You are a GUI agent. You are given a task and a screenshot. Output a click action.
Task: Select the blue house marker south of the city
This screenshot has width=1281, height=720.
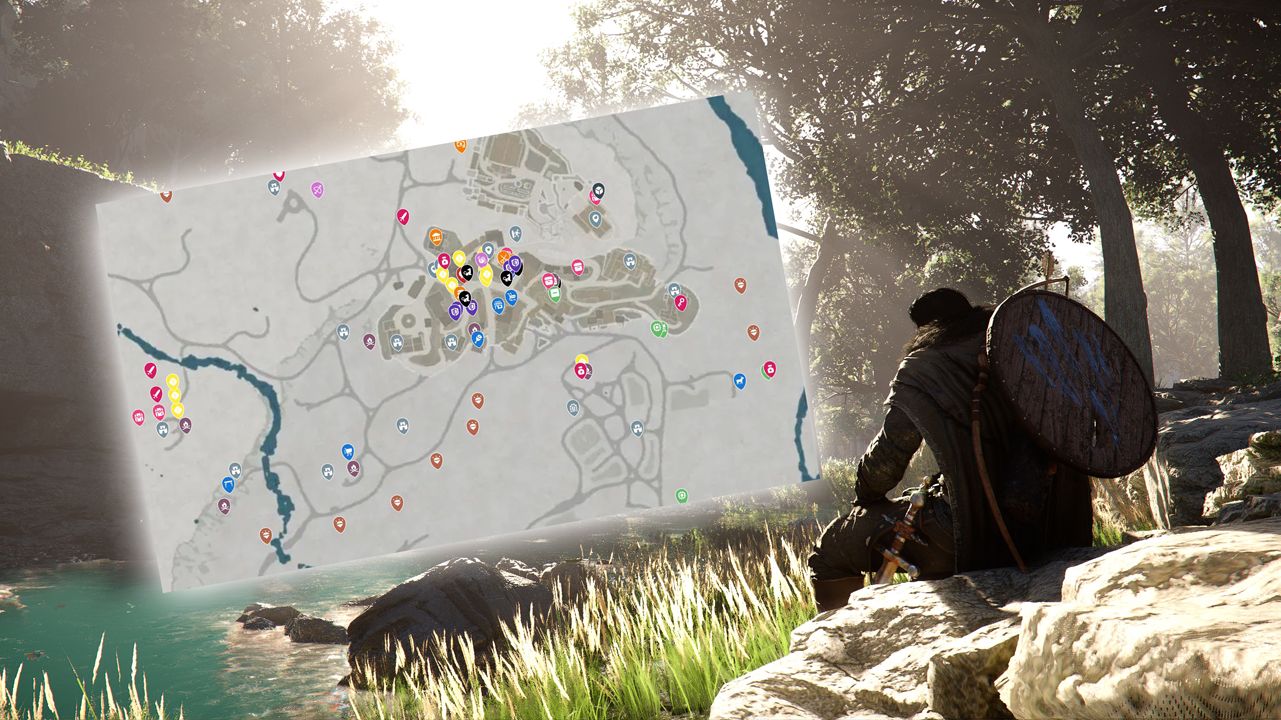(x=573, y=408)
